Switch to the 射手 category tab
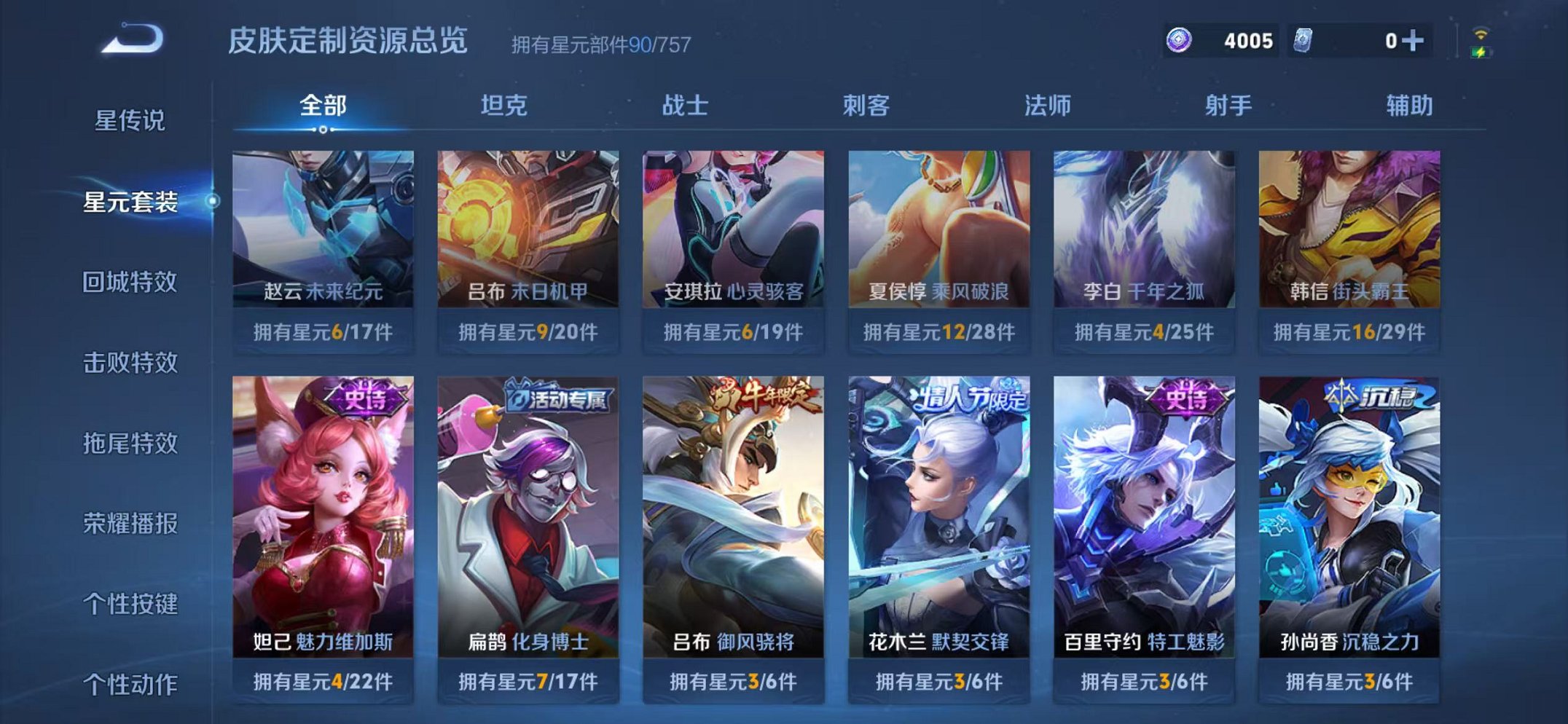Viewport: 1568px width, 724px height. pos(1228,106)
